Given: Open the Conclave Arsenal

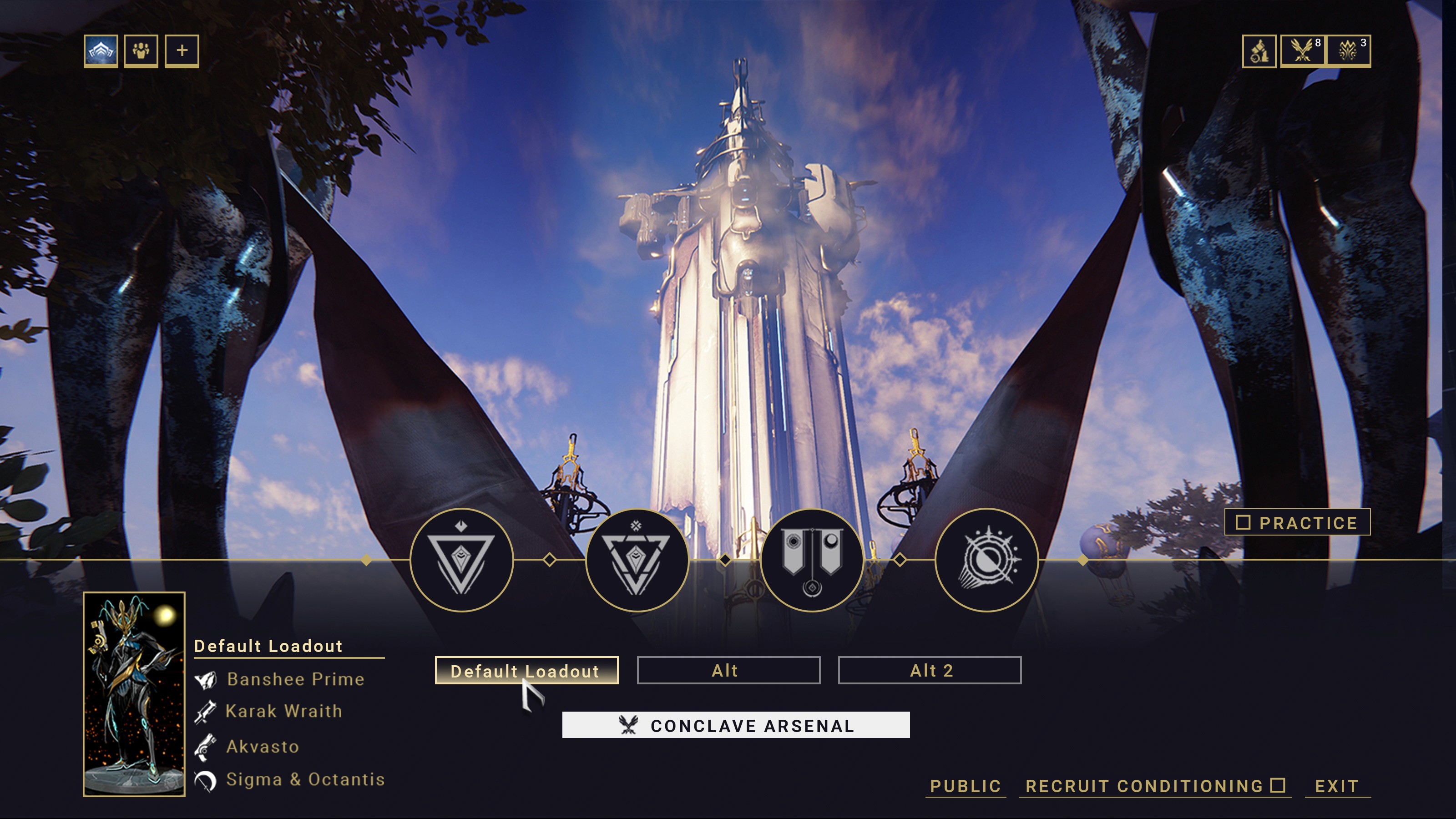Looking at the screenshot, I should click(735, 725).
